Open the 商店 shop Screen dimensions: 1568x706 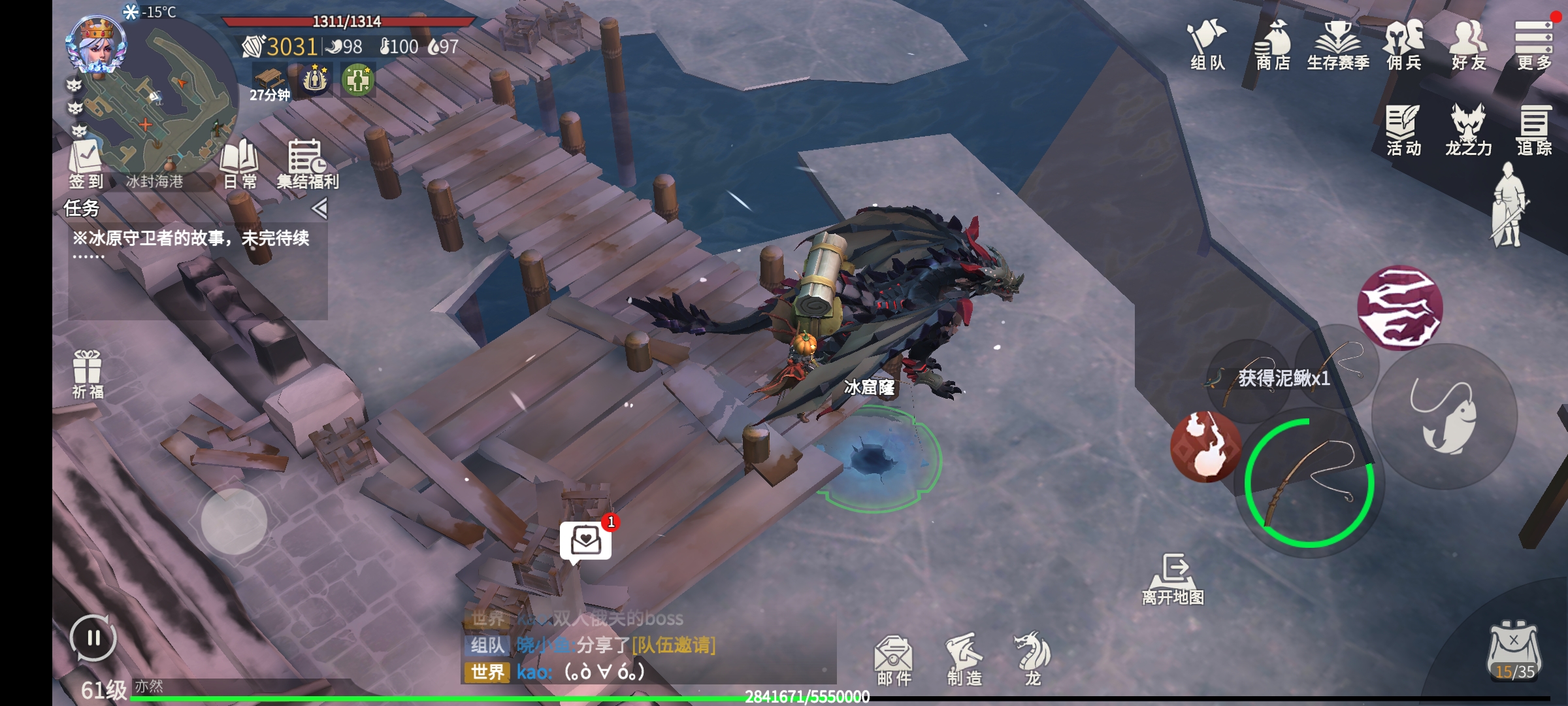click(x=1272, y=44)
